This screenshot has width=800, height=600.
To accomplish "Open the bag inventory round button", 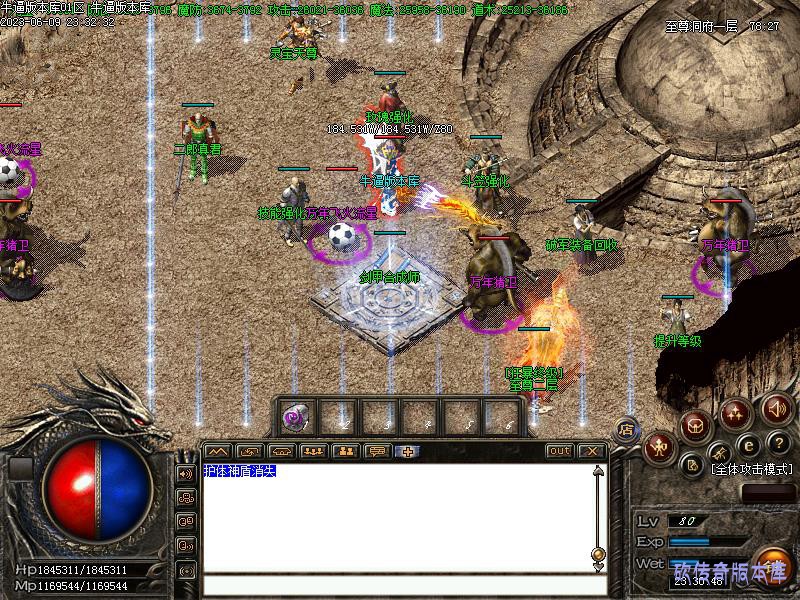I will 694,425.
